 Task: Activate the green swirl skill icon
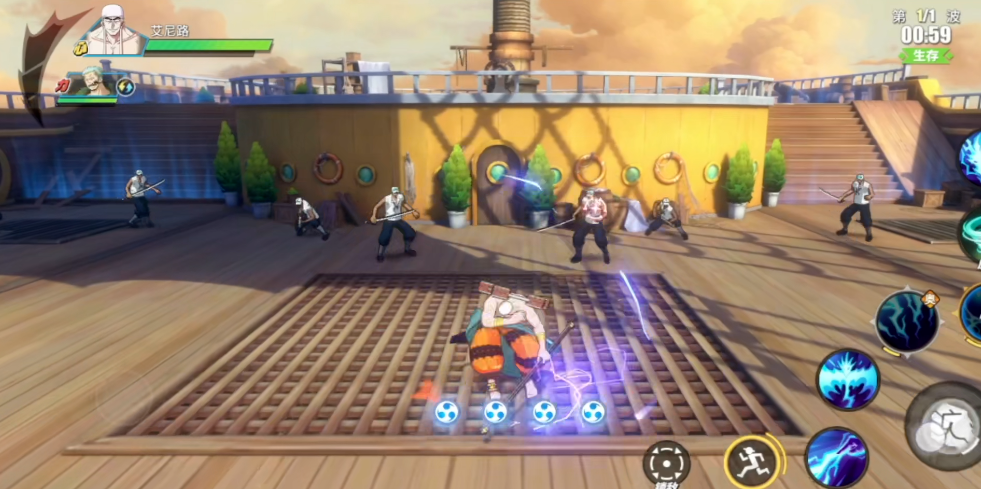972,236
